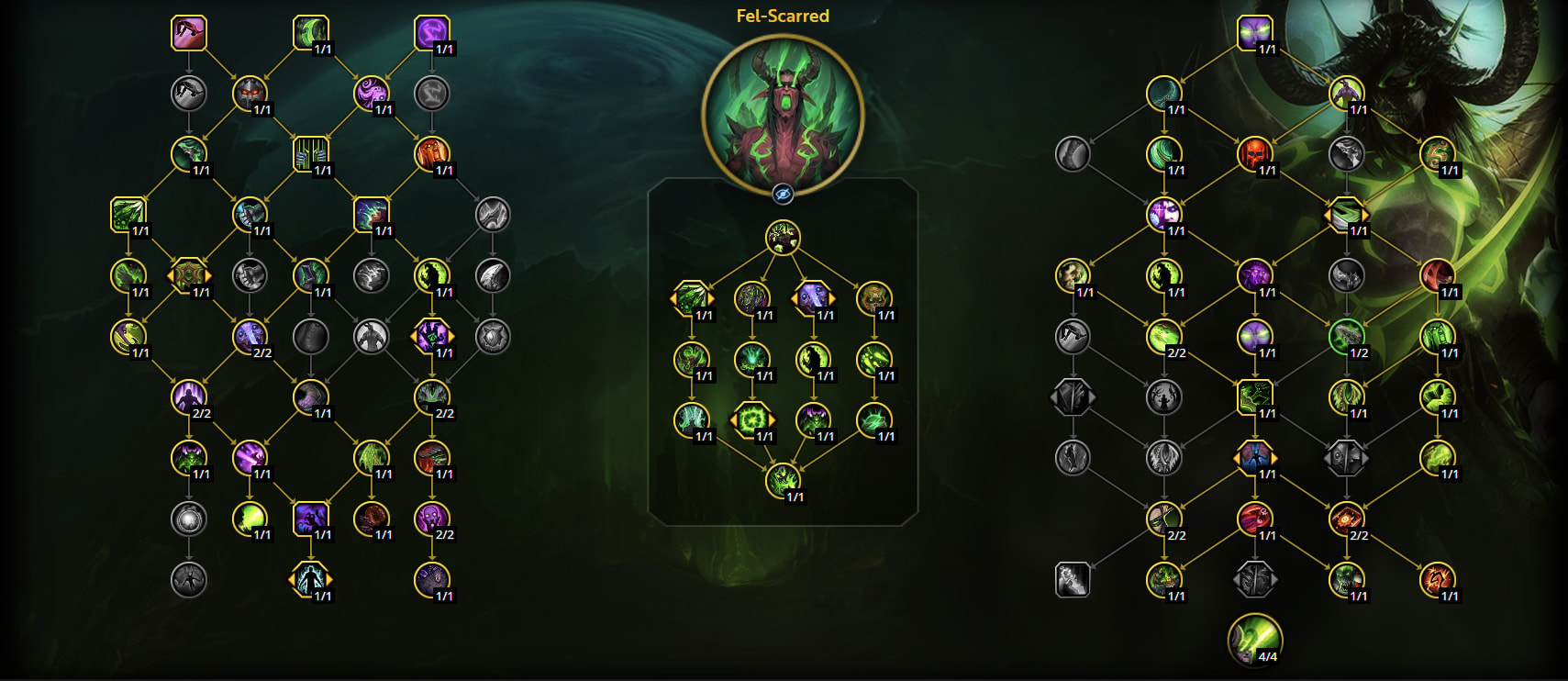Select the purple swirl talent node

tap(371, 94)
